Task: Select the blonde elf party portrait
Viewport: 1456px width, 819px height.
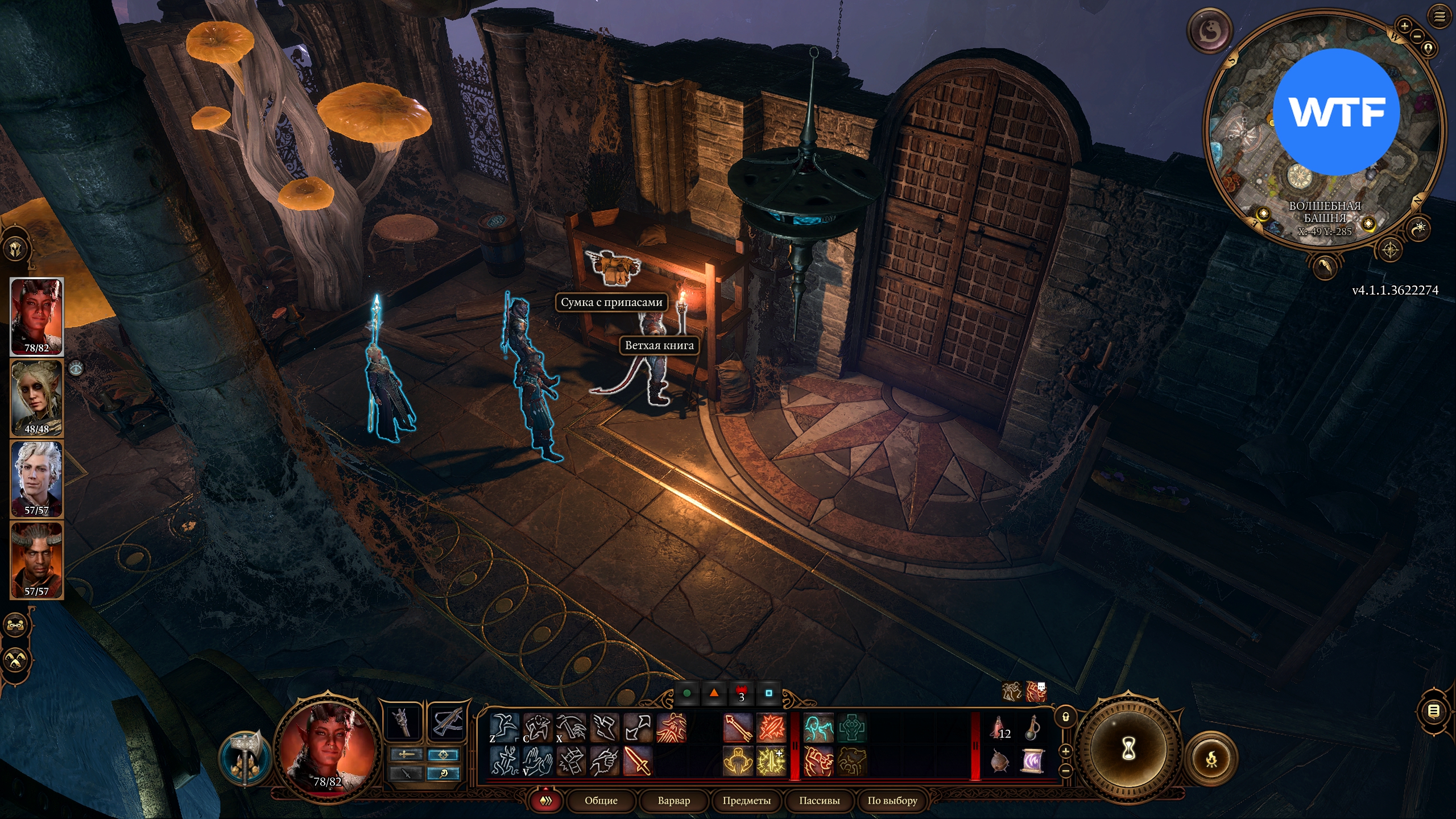Action: pyautogui.click(x=37, y=398)
